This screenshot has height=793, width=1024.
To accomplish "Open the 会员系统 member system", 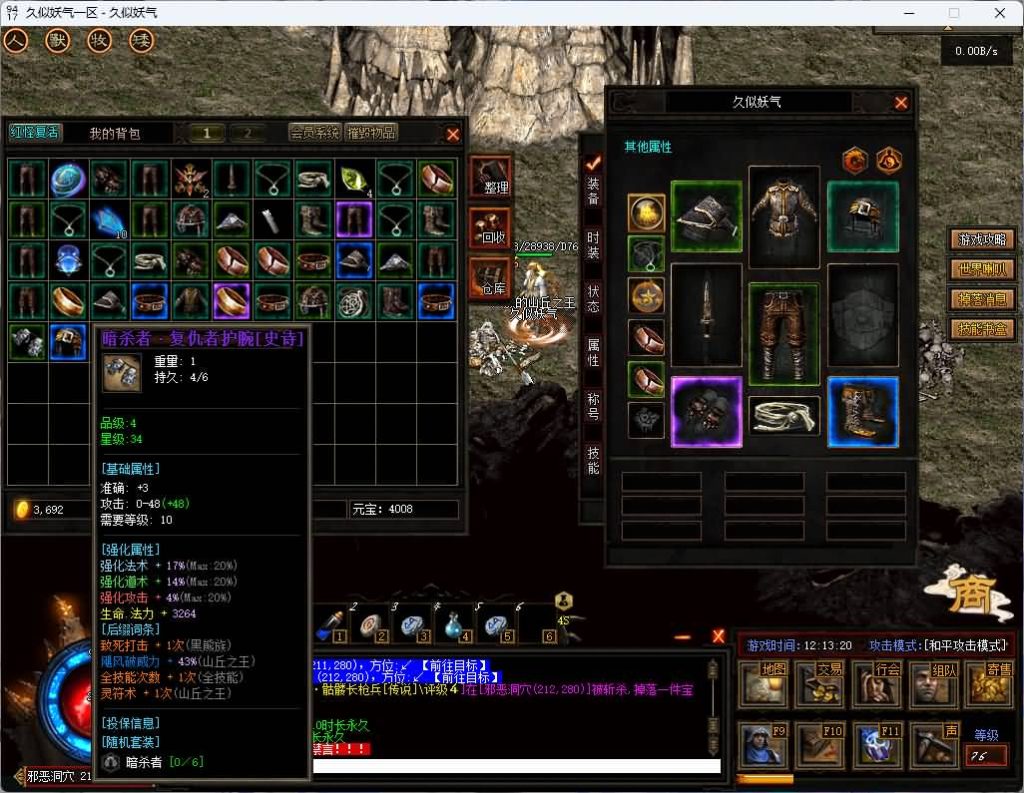I will pos(314,133).
